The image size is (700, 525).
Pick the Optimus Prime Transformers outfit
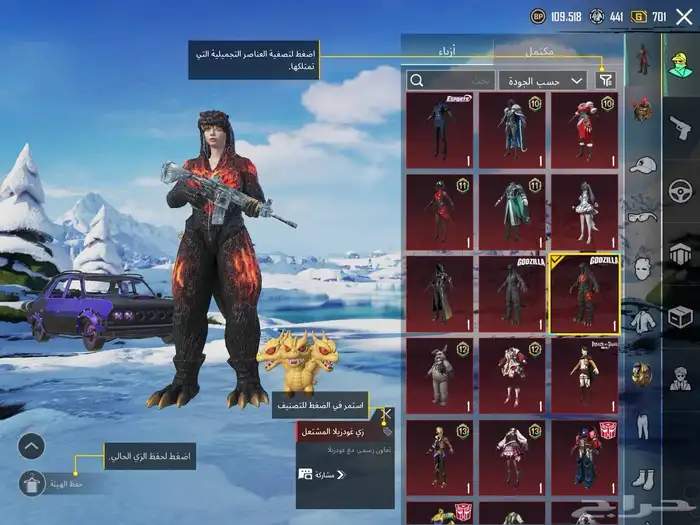pyautogui.click(x=585, y=456)
